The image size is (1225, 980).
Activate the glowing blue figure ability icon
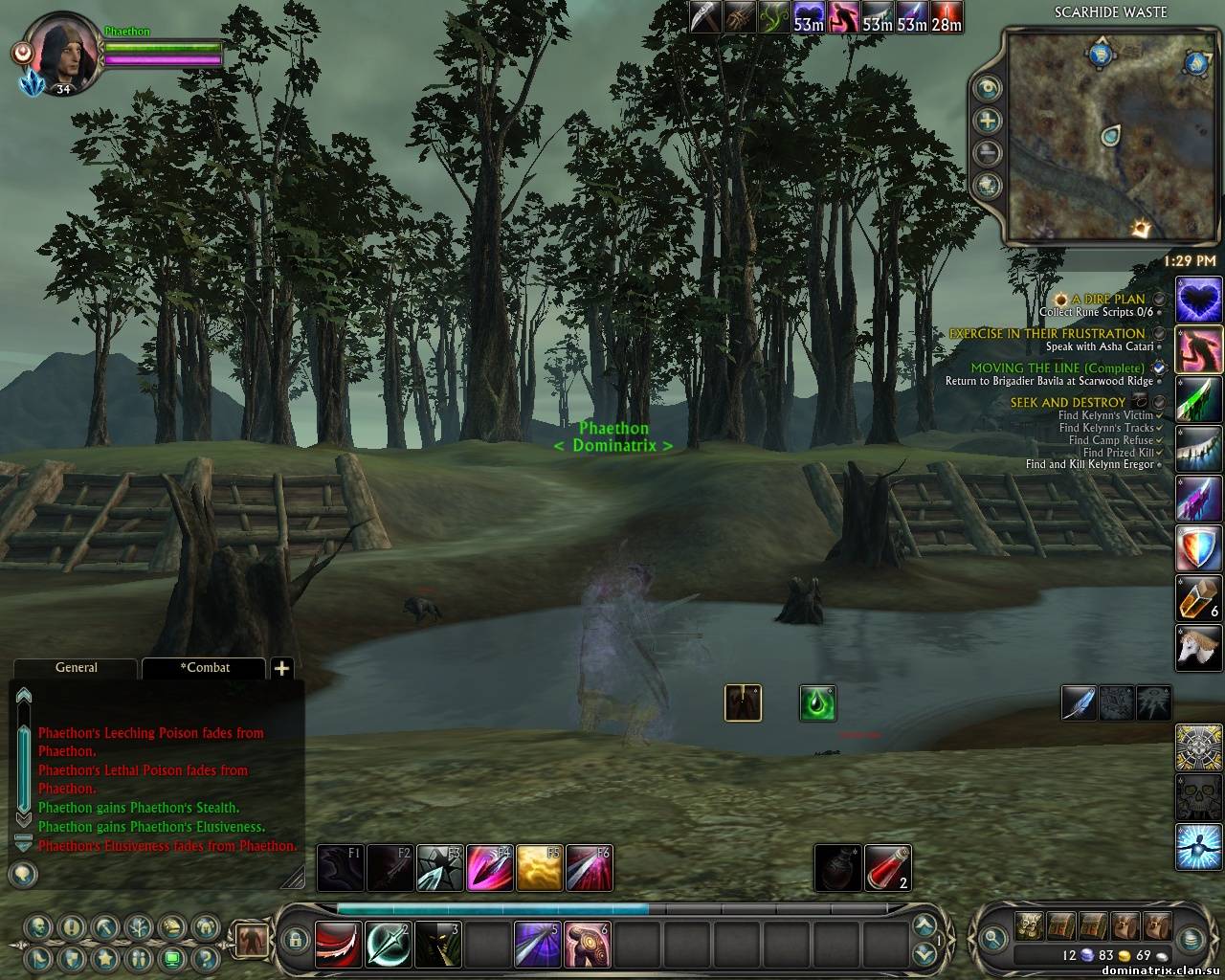tap(1199, 846)
